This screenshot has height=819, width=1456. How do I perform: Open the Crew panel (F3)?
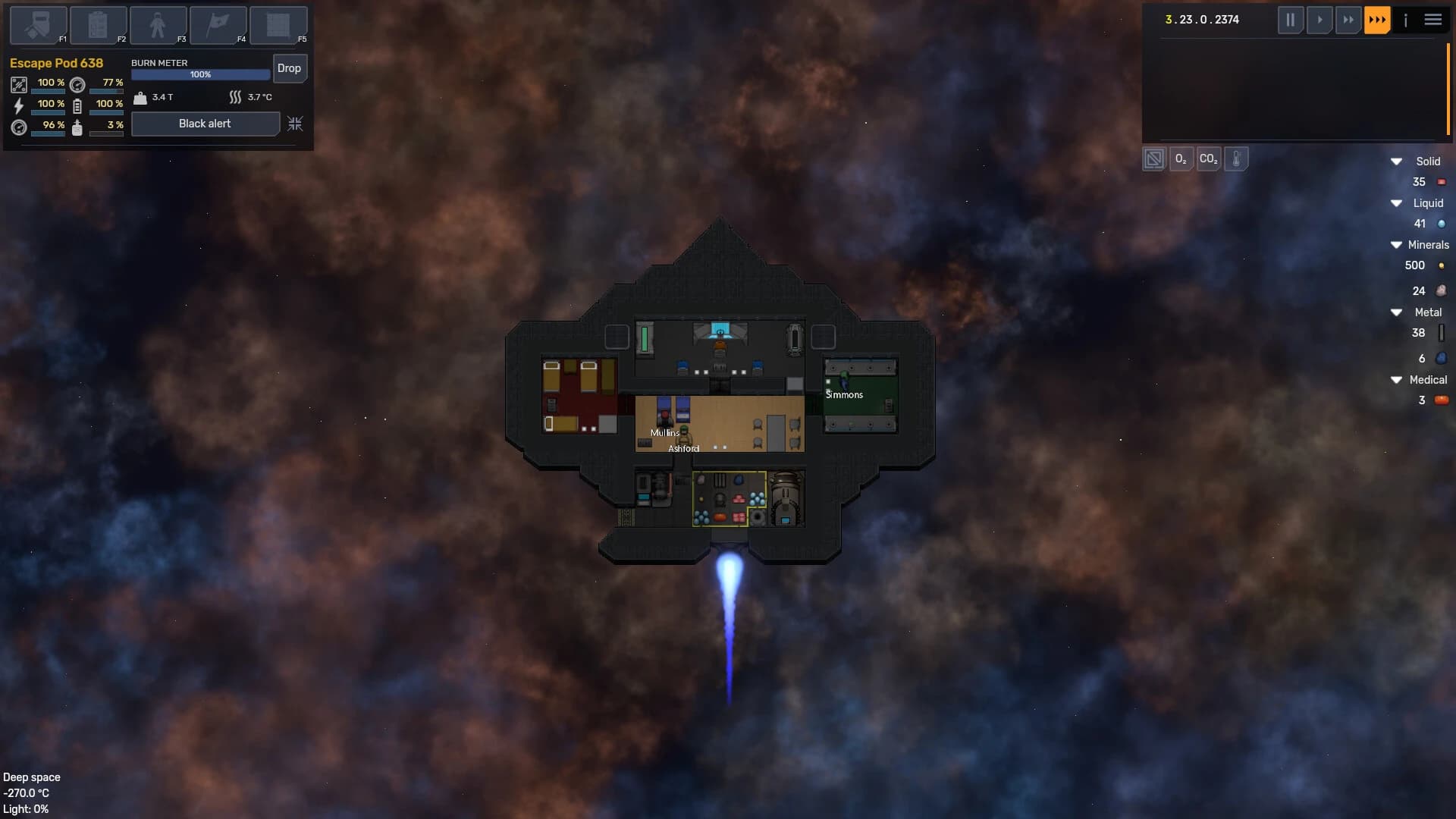click(158, 25)
